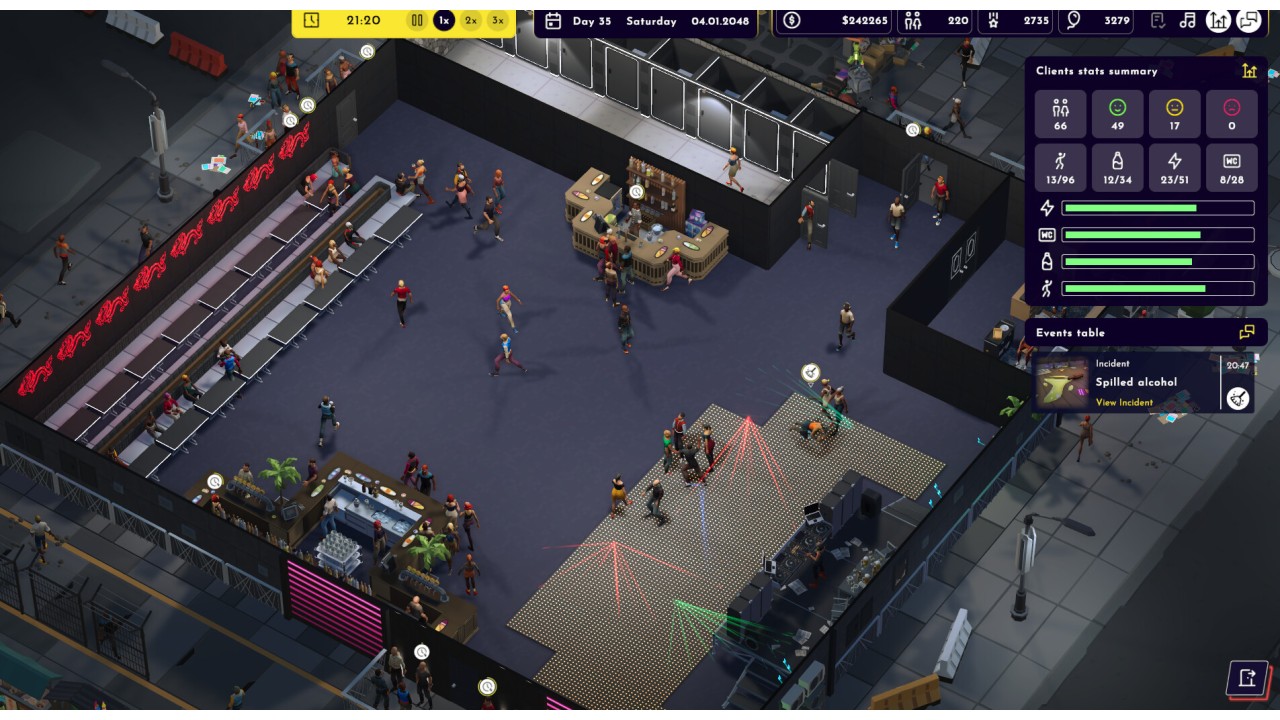Screen dimensions: 1280x720
Task: Click the broom cleanup icon on Spilled alcohol
Action: (x=1238, y=398)
